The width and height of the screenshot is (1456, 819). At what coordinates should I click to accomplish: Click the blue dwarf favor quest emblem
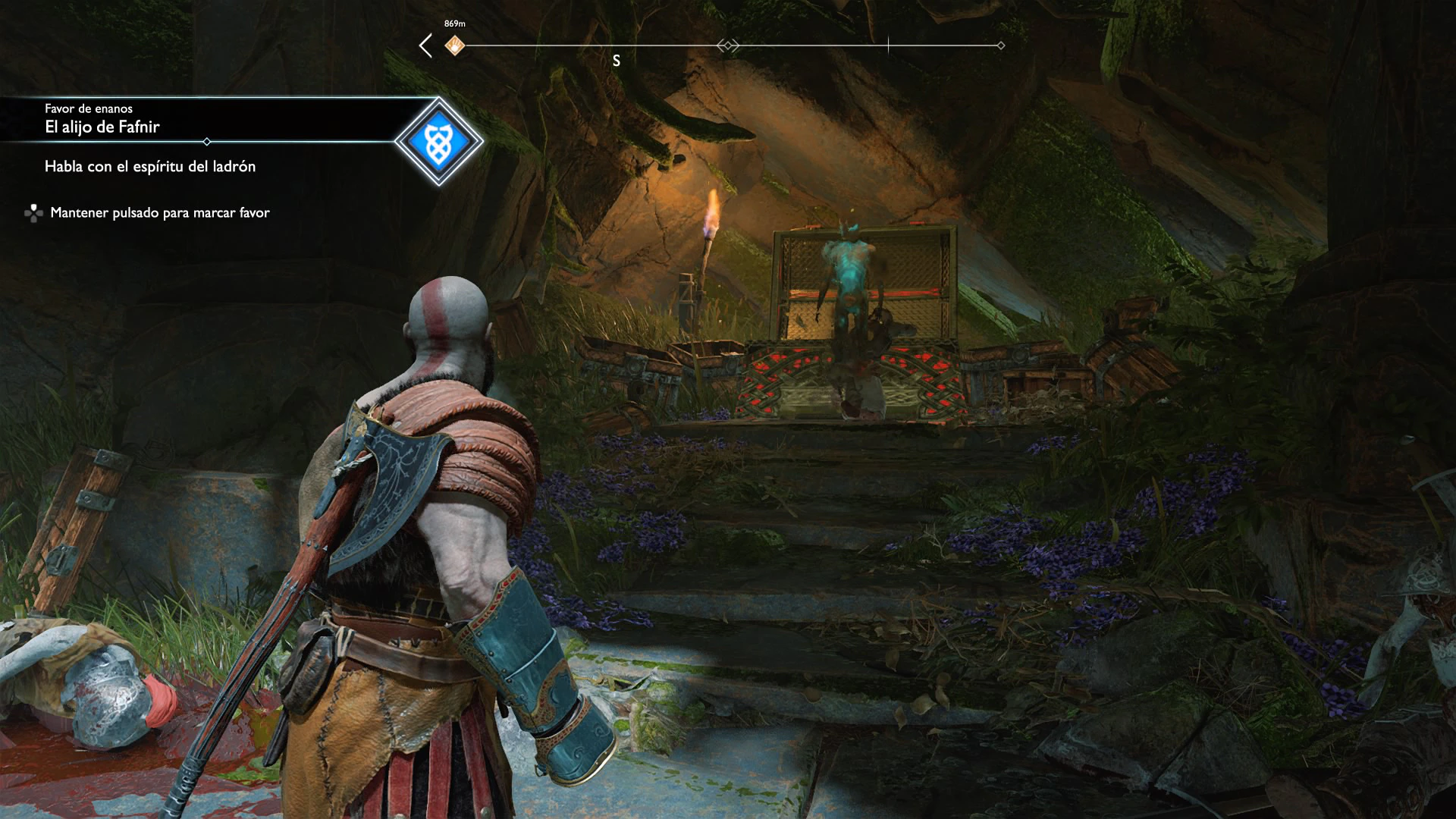[438, 141]
